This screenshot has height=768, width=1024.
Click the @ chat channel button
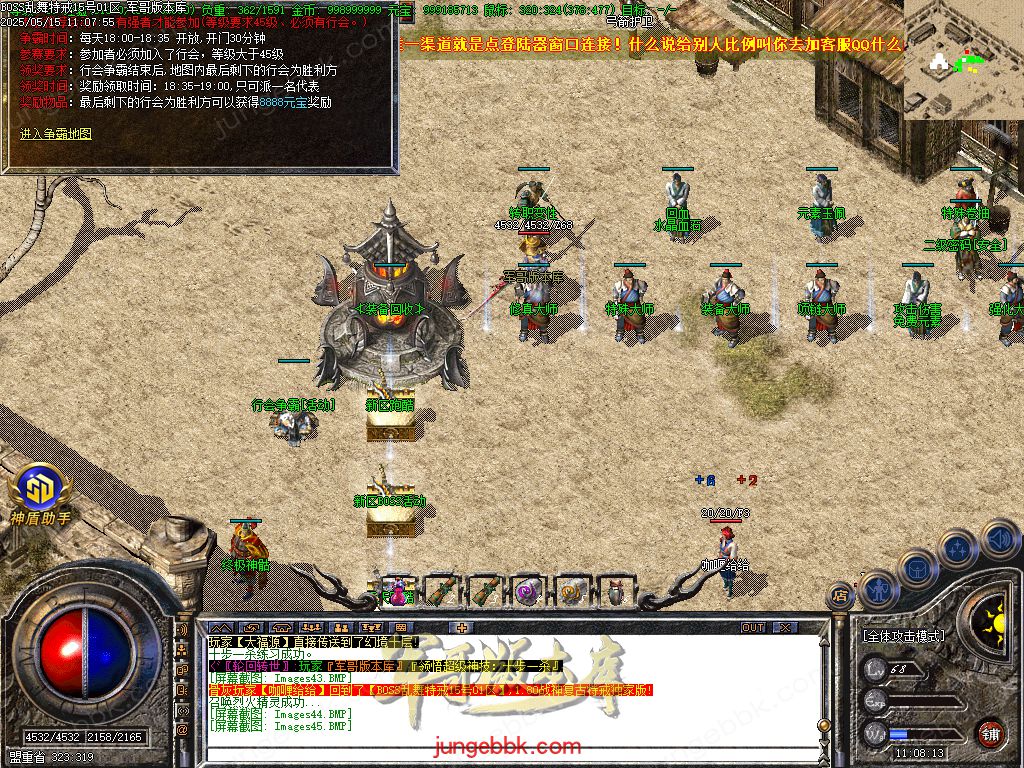coord(183,732)
